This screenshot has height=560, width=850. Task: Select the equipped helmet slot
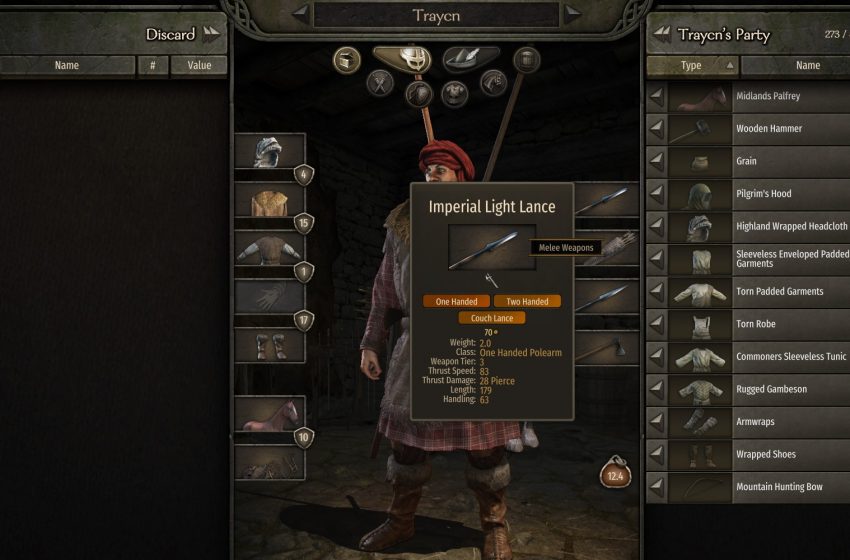pyautogui.click(x=268, y=152)
